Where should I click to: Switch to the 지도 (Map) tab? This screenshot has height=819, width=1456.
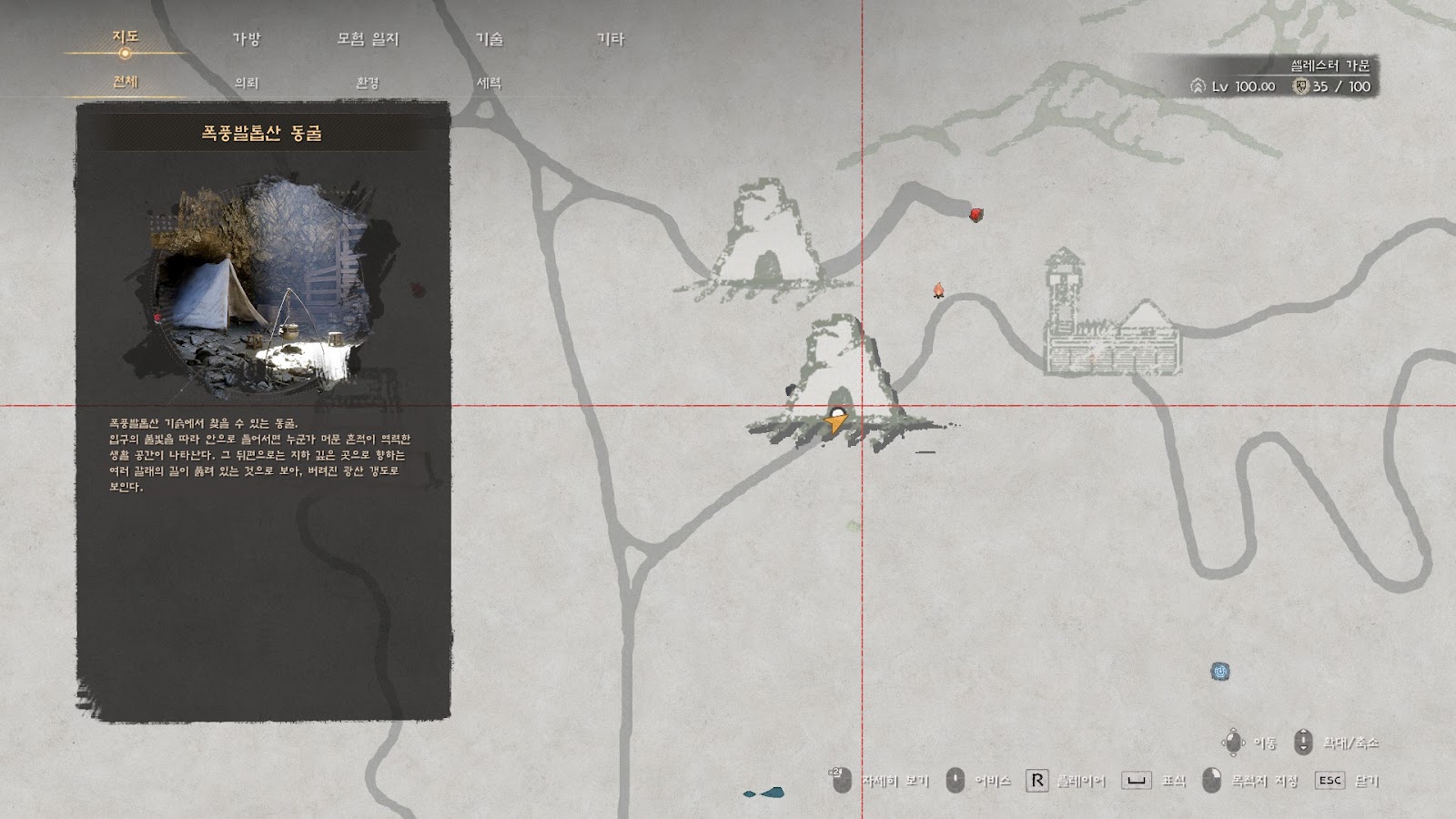[x=125, y=37]
